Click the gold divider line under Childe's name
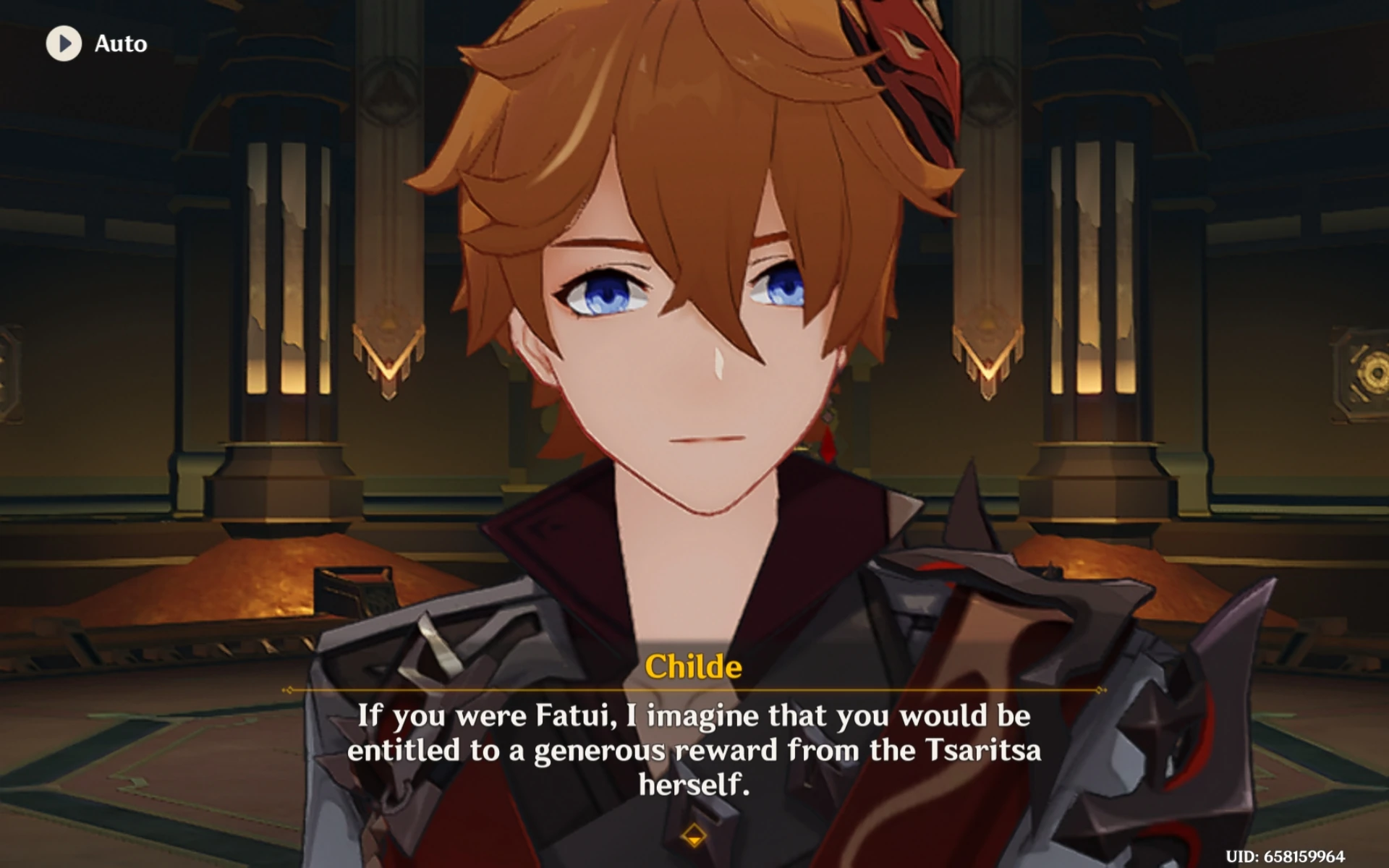 pyautogui.click(x=694, y=691)
